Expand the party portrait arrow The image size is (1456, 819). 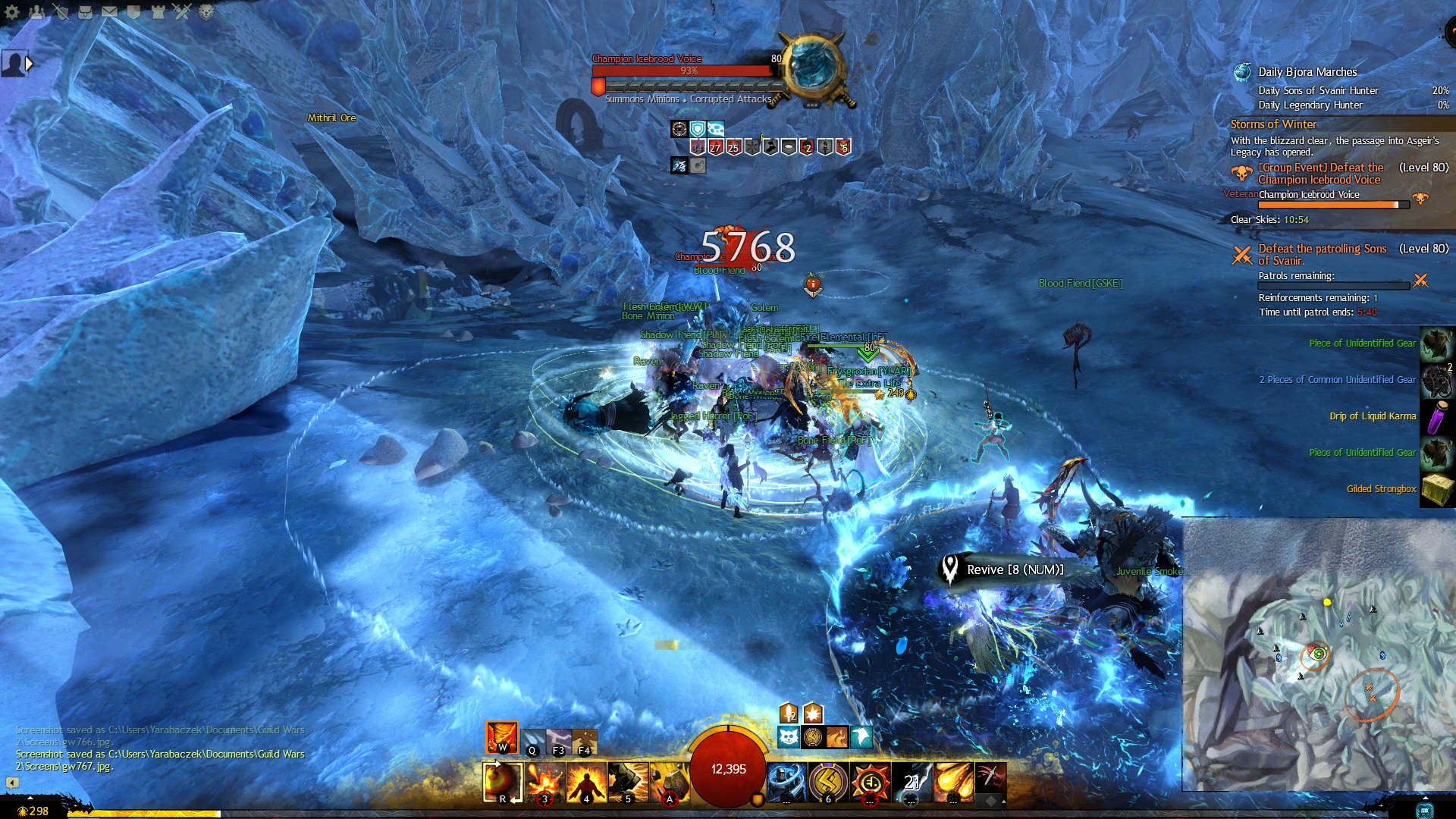(30, 64)
